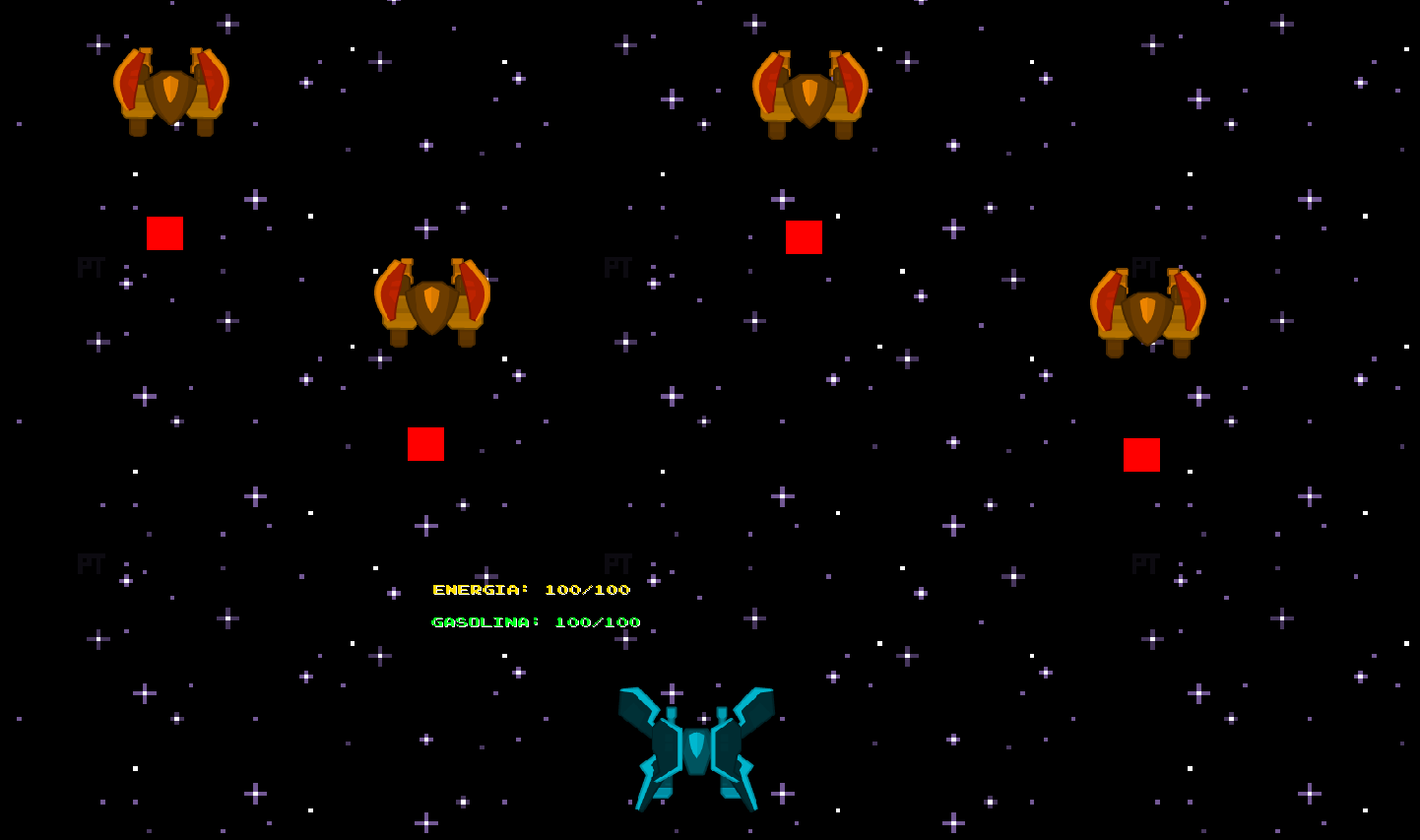Screen dimensions: 1420x840
Task: Click the ENERGIA 100/100 stat text
Action: [532, 589]
